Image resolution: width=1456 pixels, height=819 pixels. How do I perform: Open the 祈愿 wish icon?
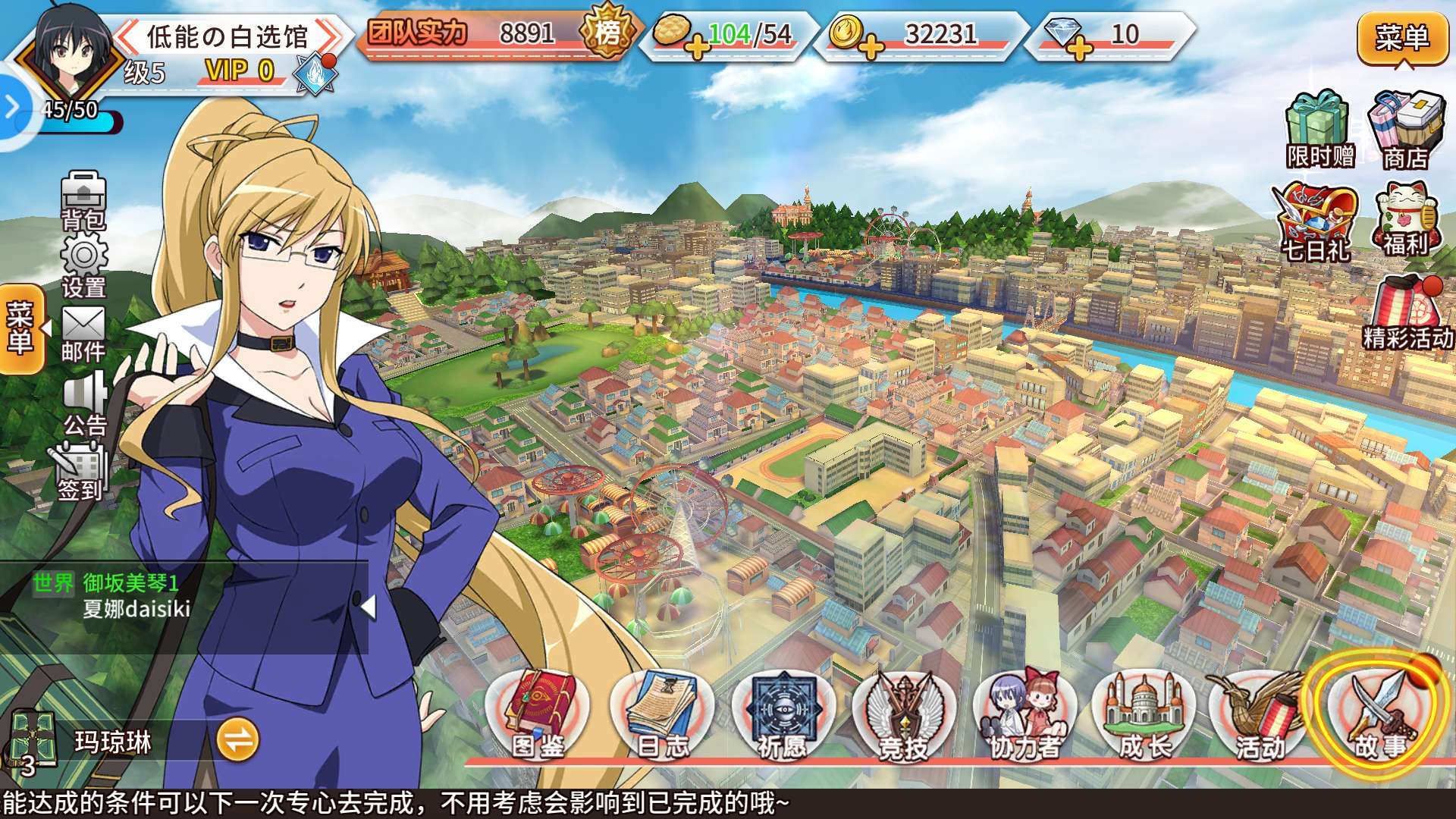click(781, 717)
